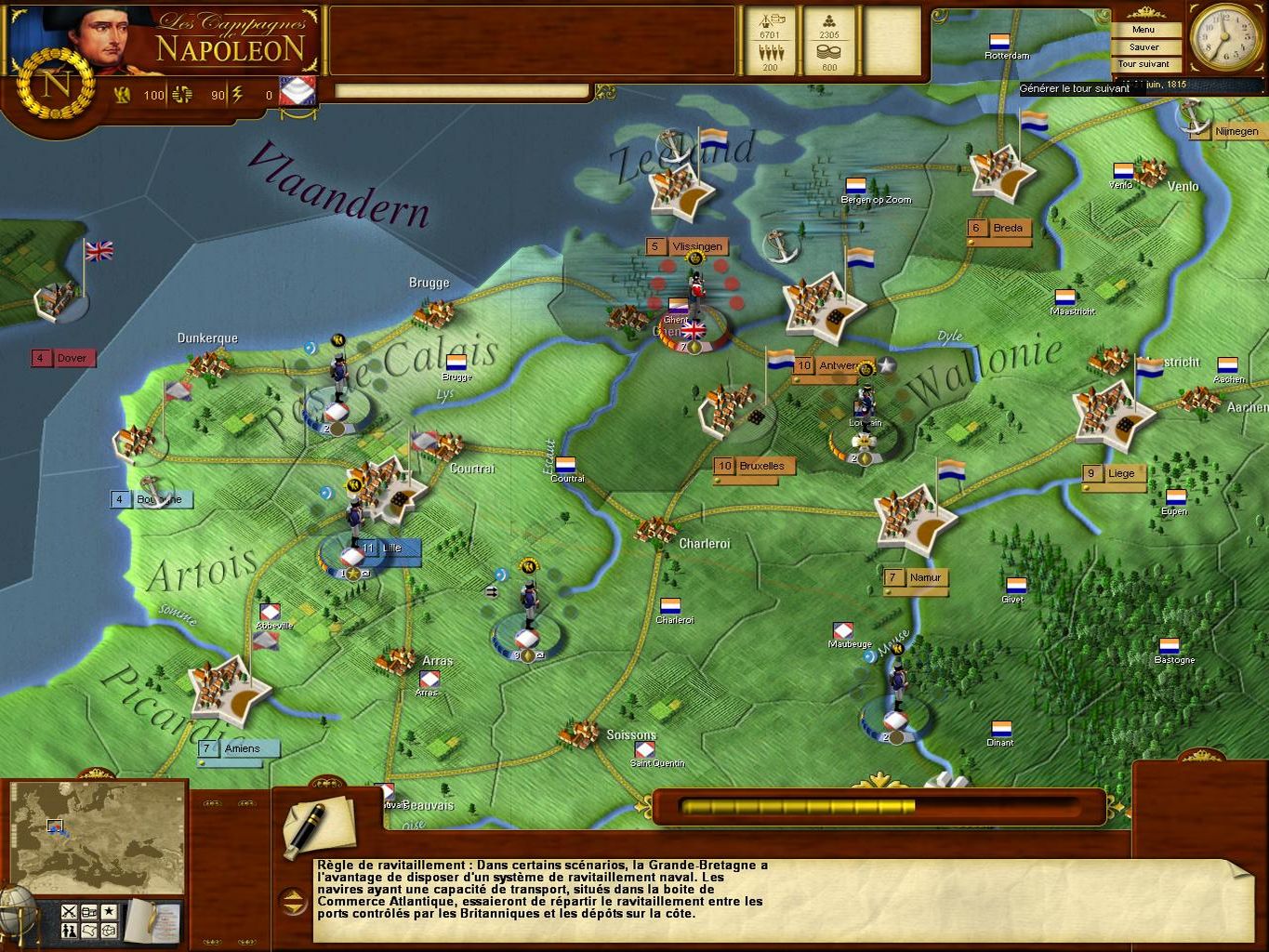The image size is (1269, 952).
Task: Click Sauver to save the game
Action: pos(1143,46)
